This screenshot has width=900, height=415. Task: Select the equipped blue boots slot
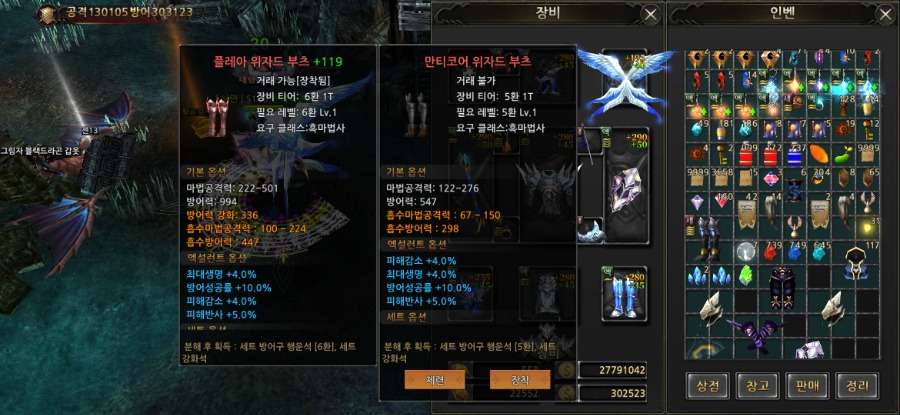click(622, 293)
